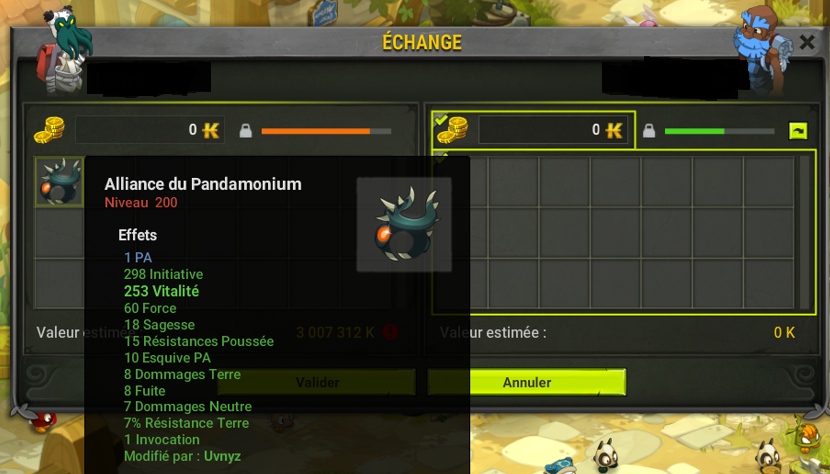830x474 pixels.
Task: Close the Échange trade window
Action: pos(806,42)
